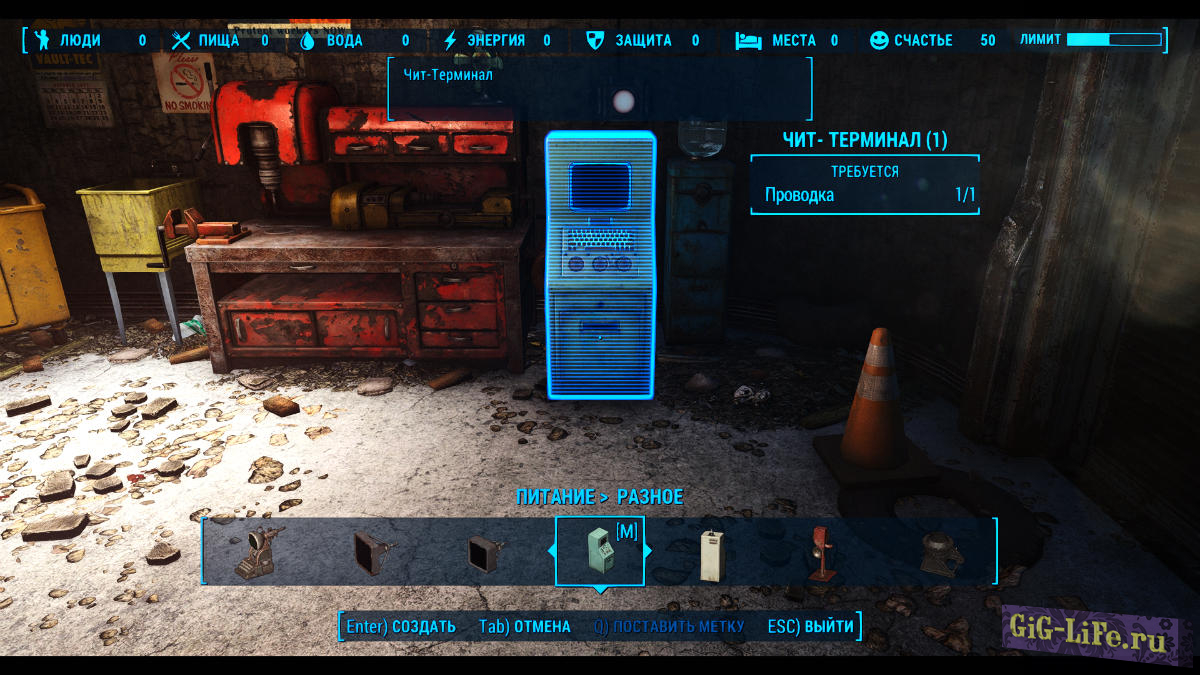
Task: Build the item with the СОЗДАТЬ button
Action: pyautogui.click(x=400, y=627)
